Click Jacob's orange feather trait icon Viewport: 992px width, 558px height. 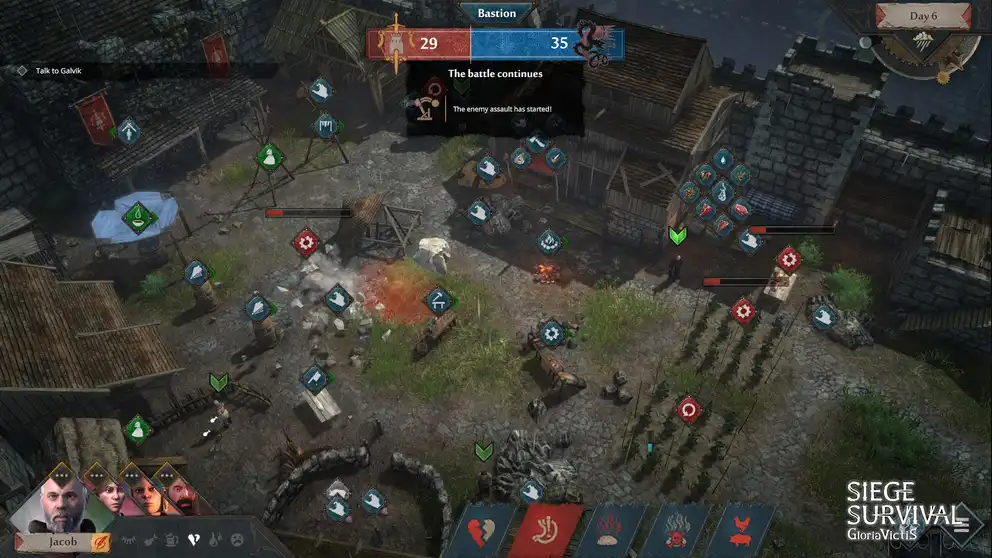(101, 543)
